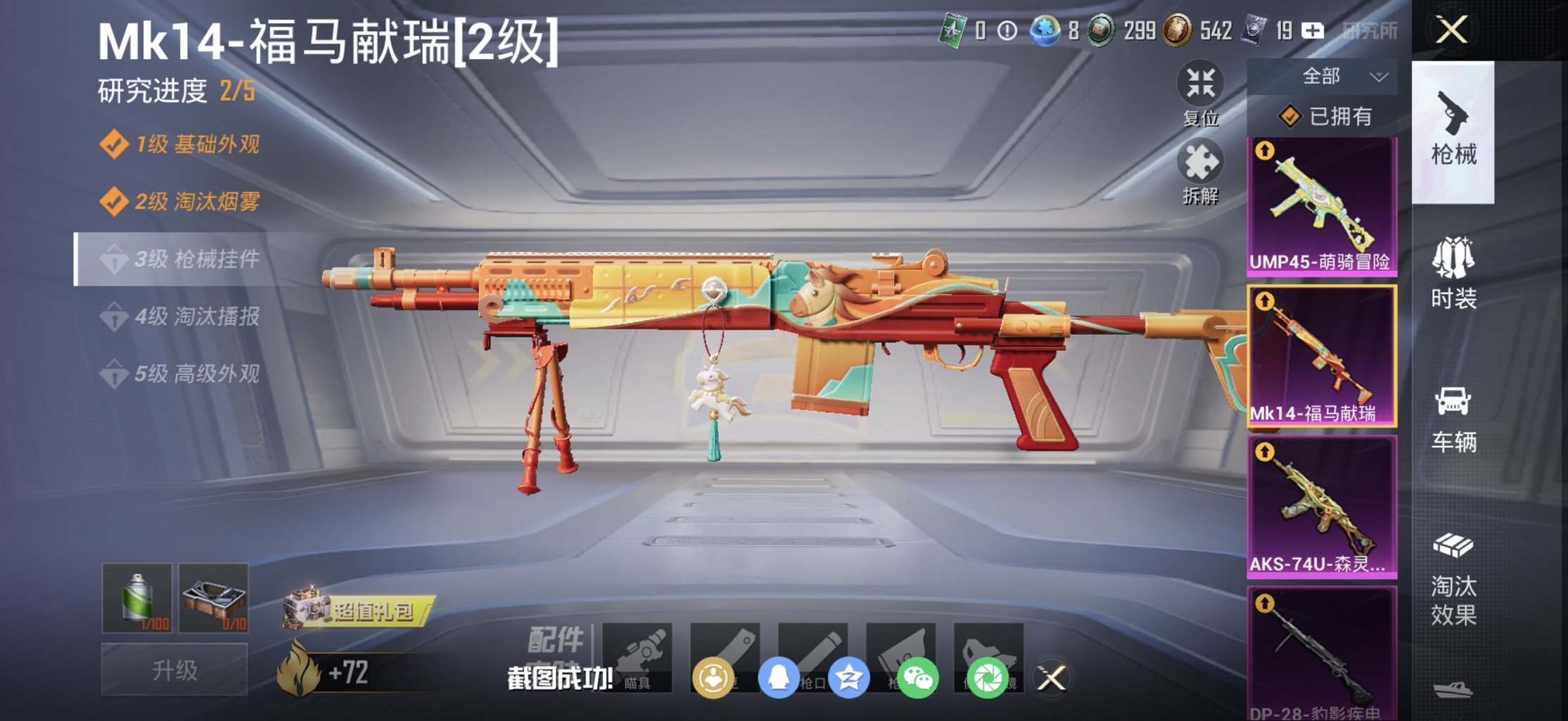Select the UMP45-萌骑冒险 weapon card
This screenshot has width=1568, height=721.
click(x=1321, y=204)
